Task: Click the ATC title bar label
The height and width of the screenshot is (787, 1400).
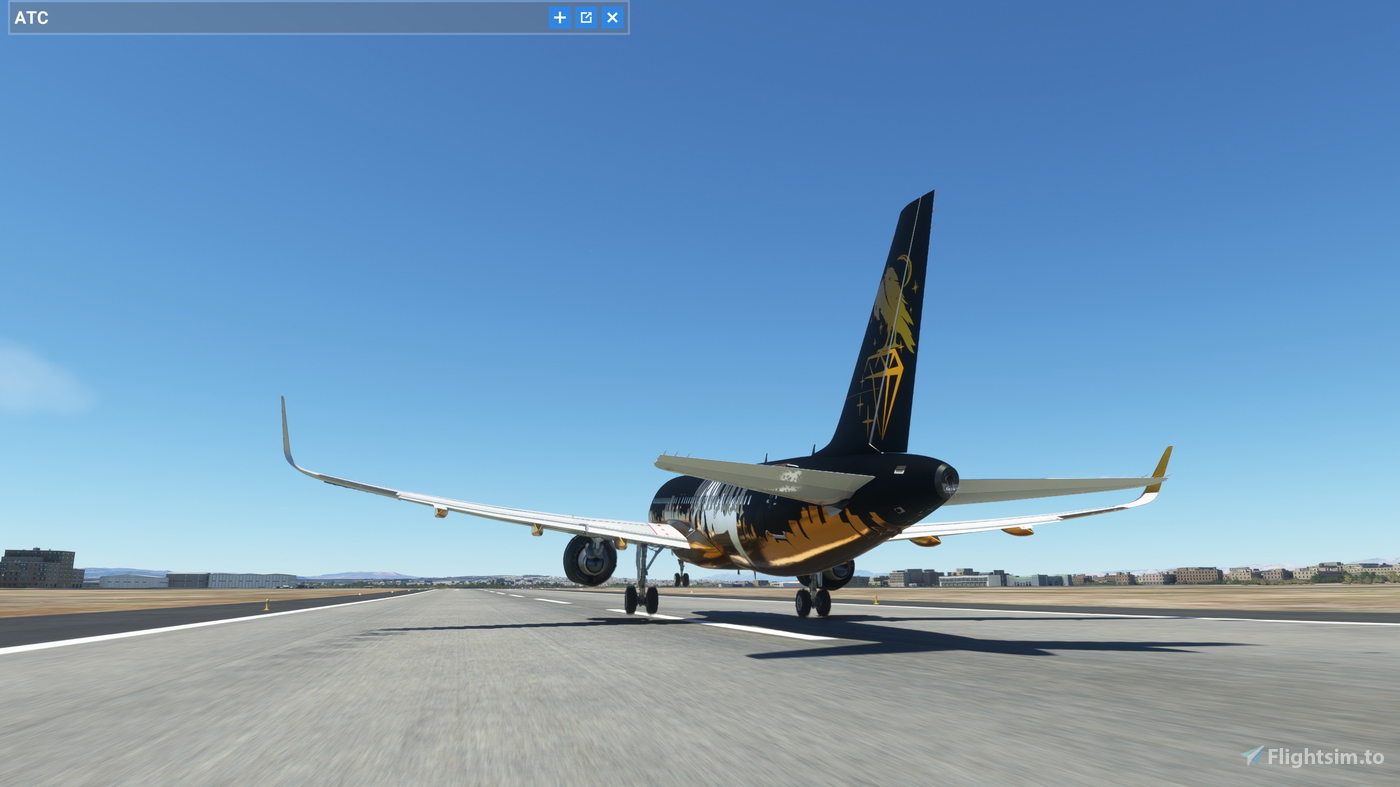Action: pyautogui.click(x=31, y=17)
